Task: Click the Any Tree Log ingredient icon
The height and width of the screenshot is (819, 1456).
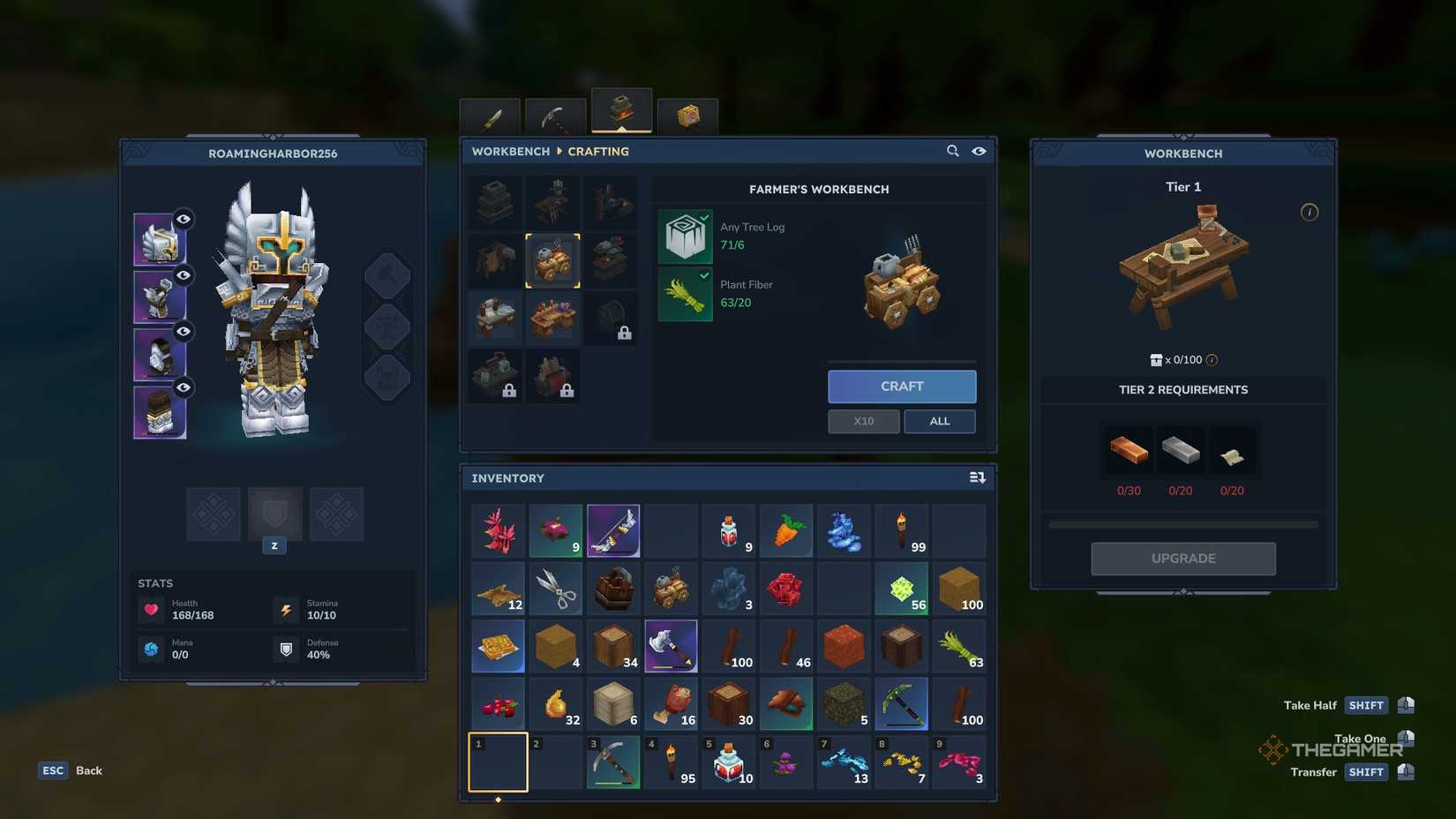Action: [685, 237]
